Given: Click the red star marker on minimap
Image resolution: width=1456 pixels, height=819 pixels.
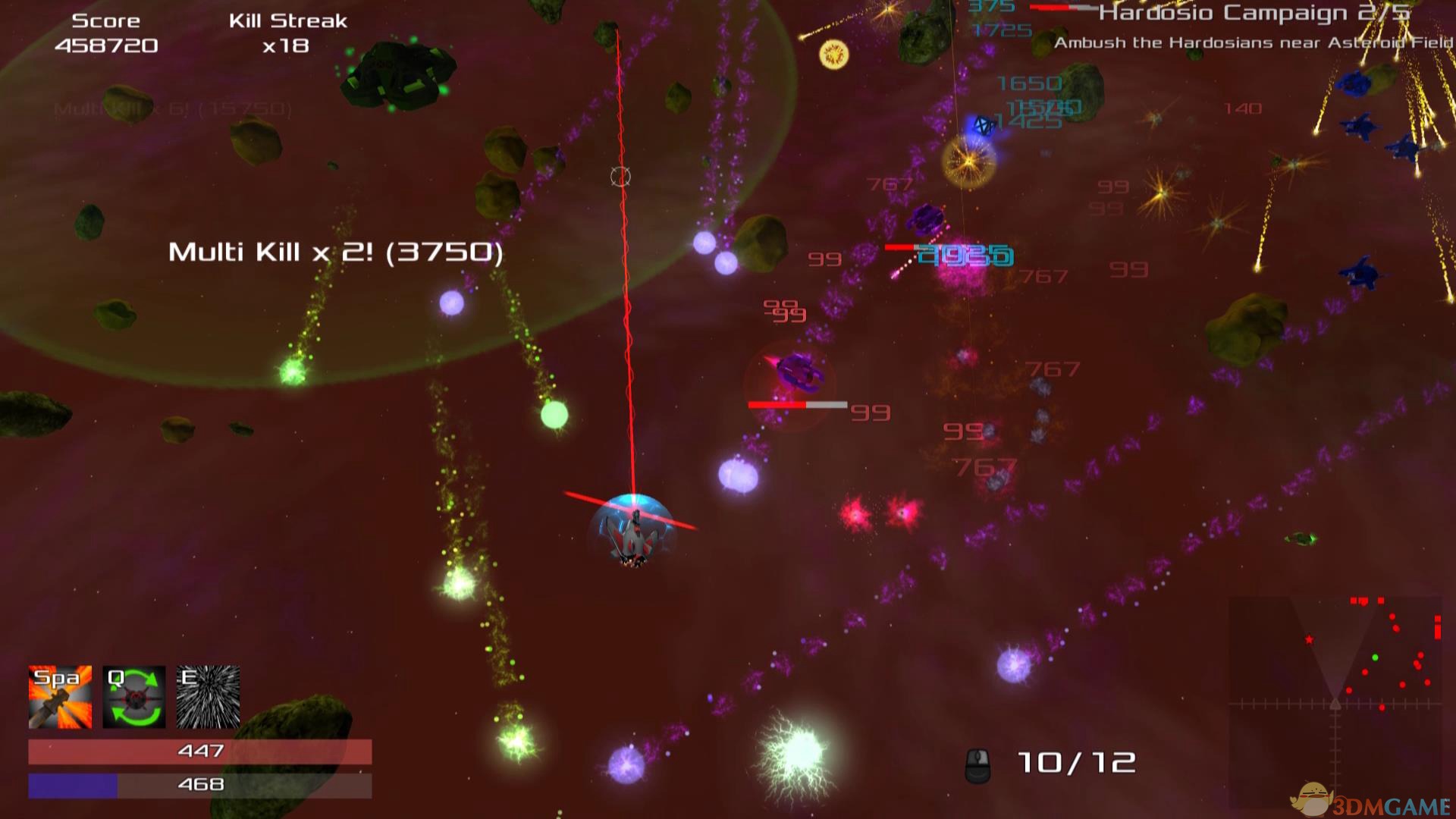Looking at the screenshot, I should (1310, 639).
